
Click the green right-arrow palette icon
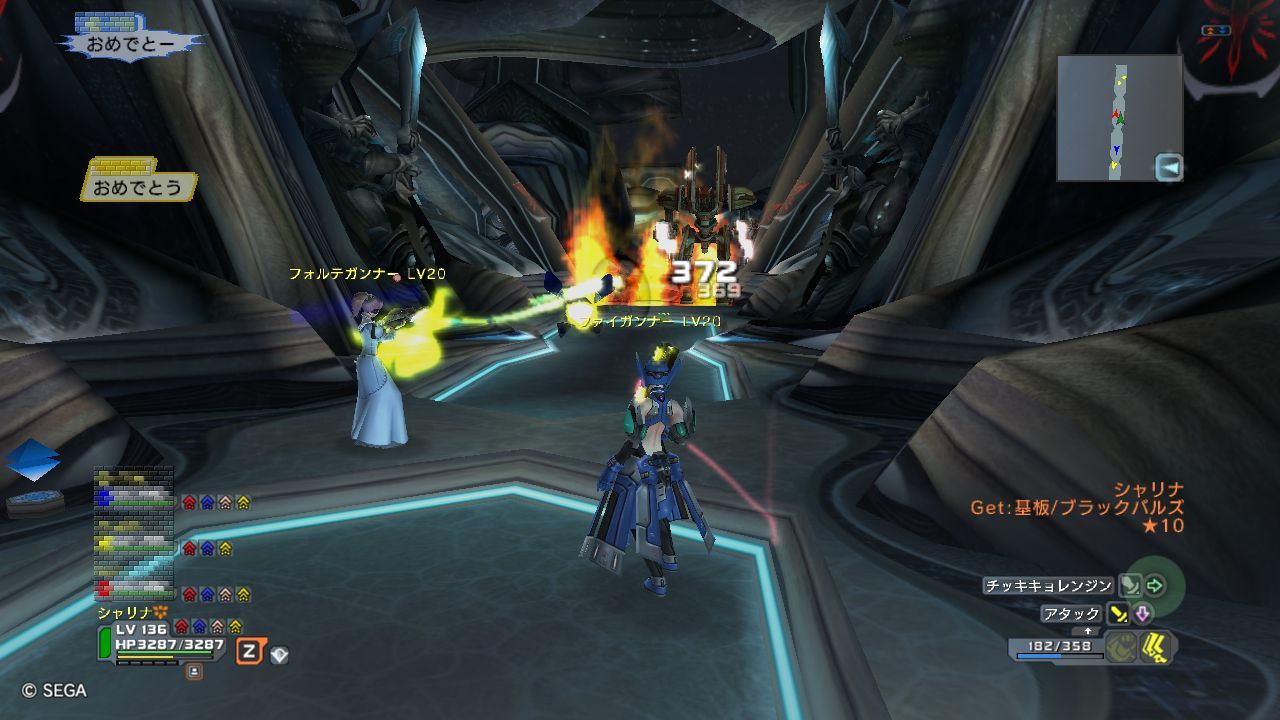tap(1156, 586)
